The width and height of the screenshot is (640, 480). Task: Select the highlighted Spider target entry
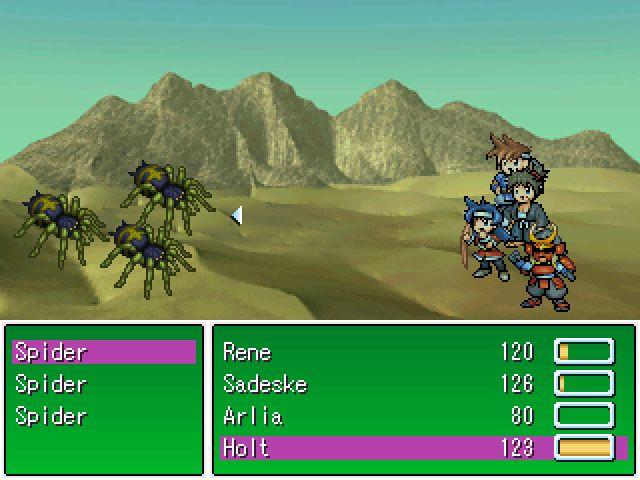(x=103, y=352)
